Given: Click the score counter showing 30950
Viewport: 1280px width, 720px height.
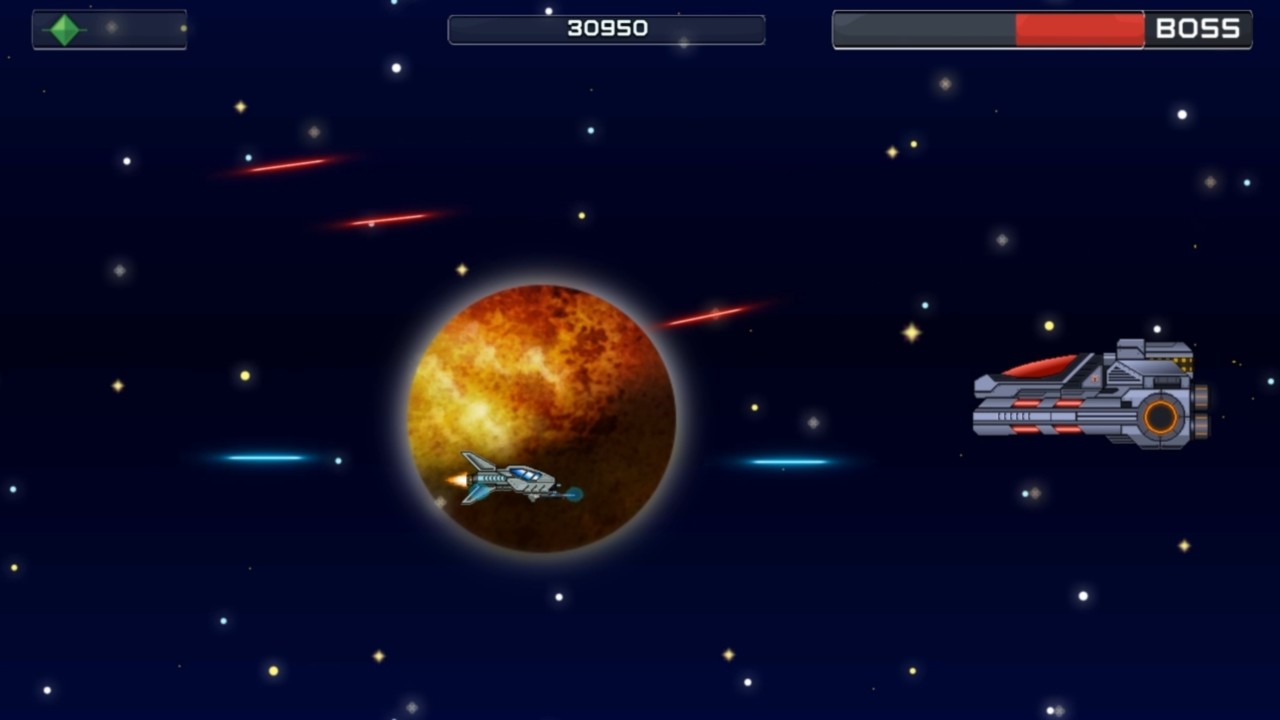Looking at the screenshot, I should 606,28.
